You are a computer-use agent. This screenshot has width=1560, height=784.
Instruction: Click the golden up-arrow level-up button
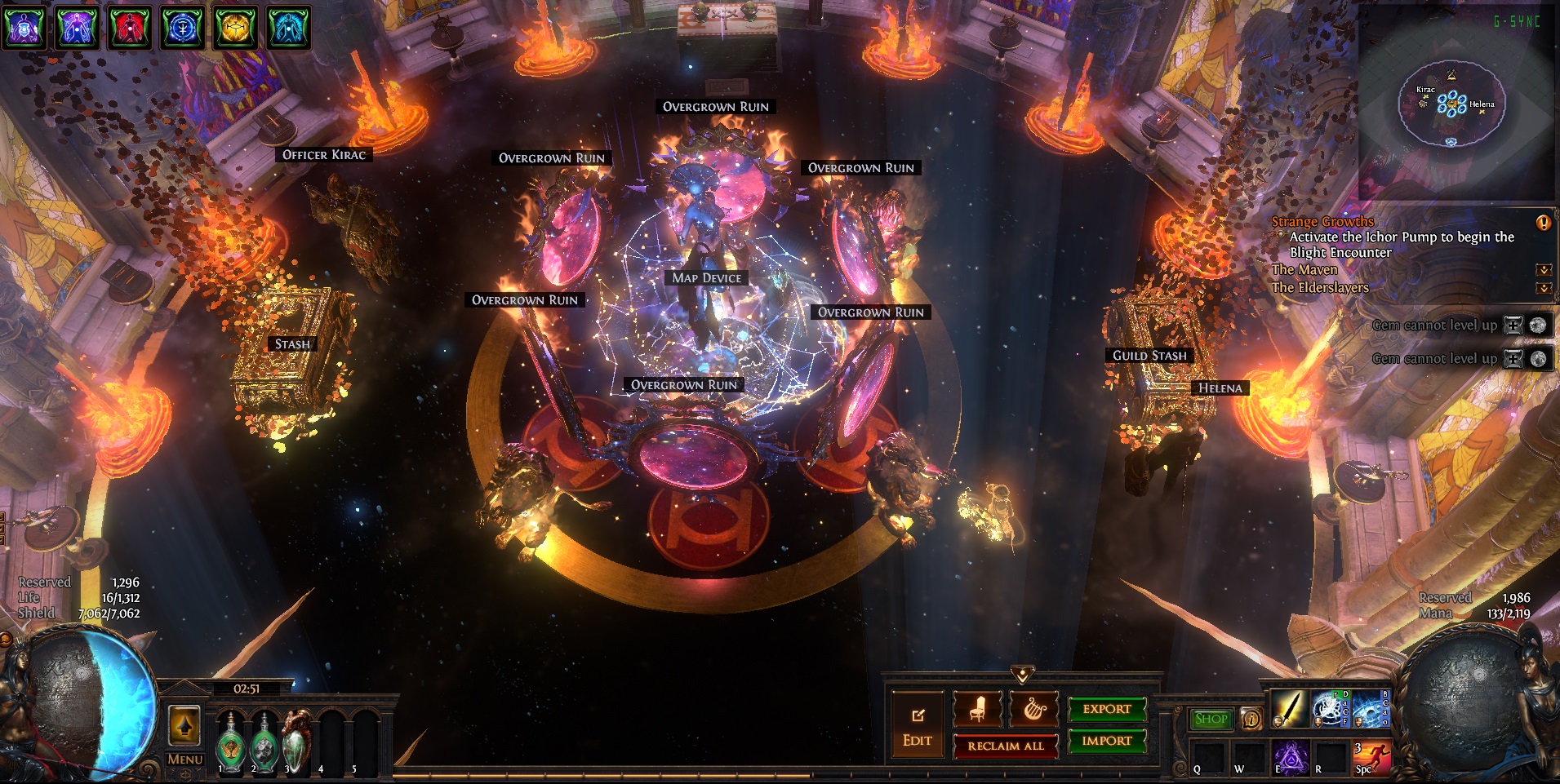click(184, 725)
